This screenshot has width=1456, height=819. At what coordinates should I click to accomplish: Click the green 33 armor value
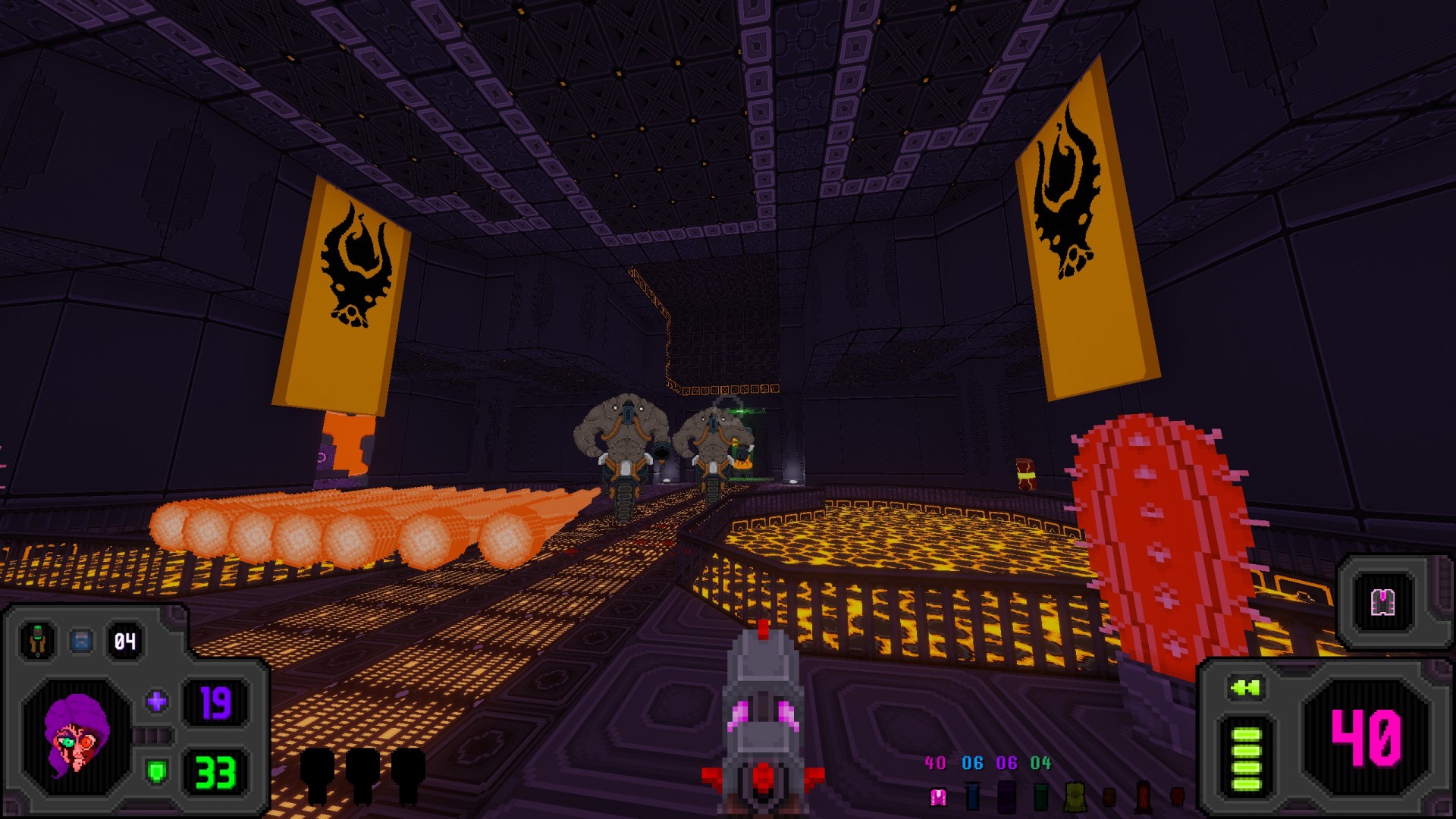[215, 773]
